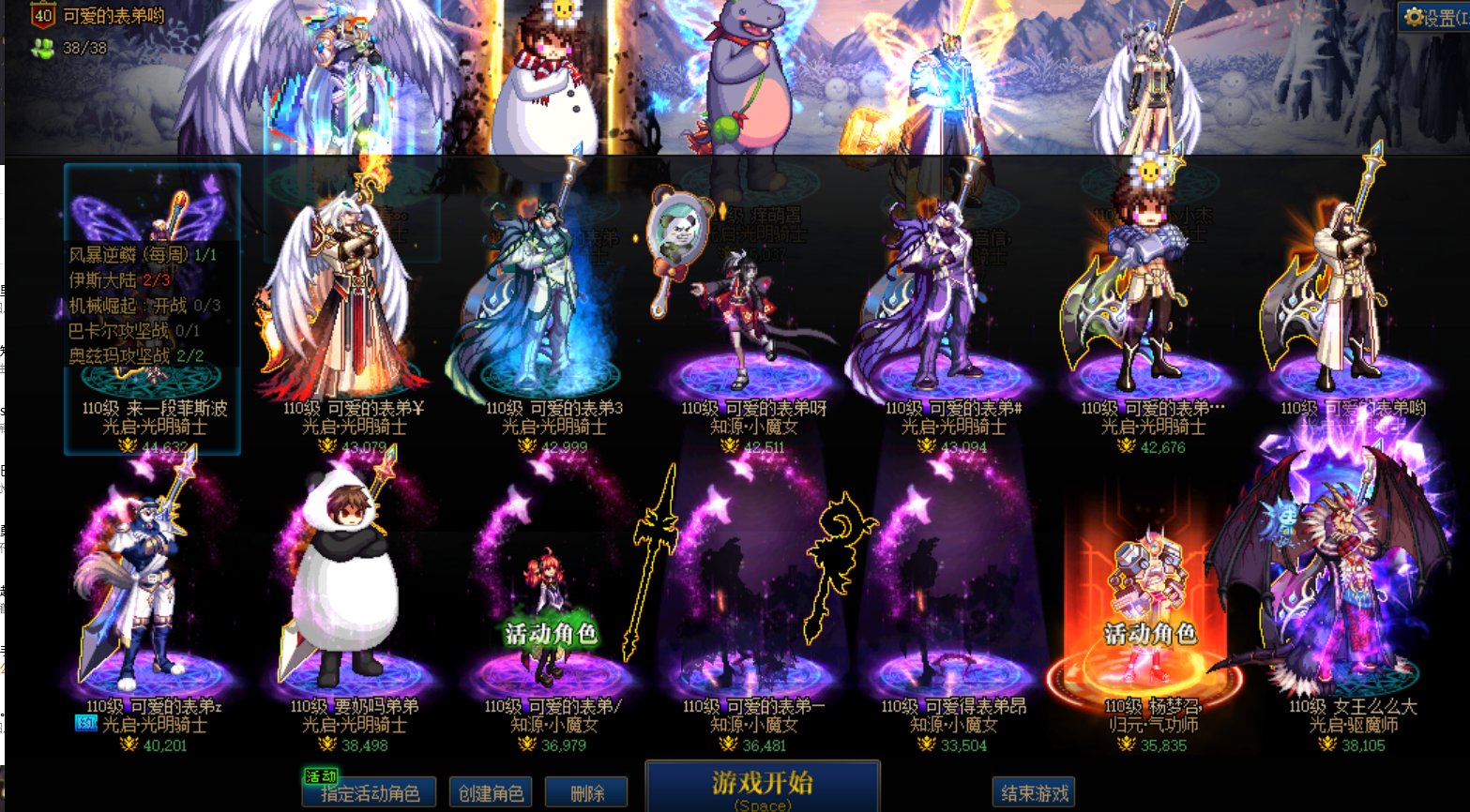Click the red level 40 adventure team badge
The image size is (1470, 812).
click(38, 15)
